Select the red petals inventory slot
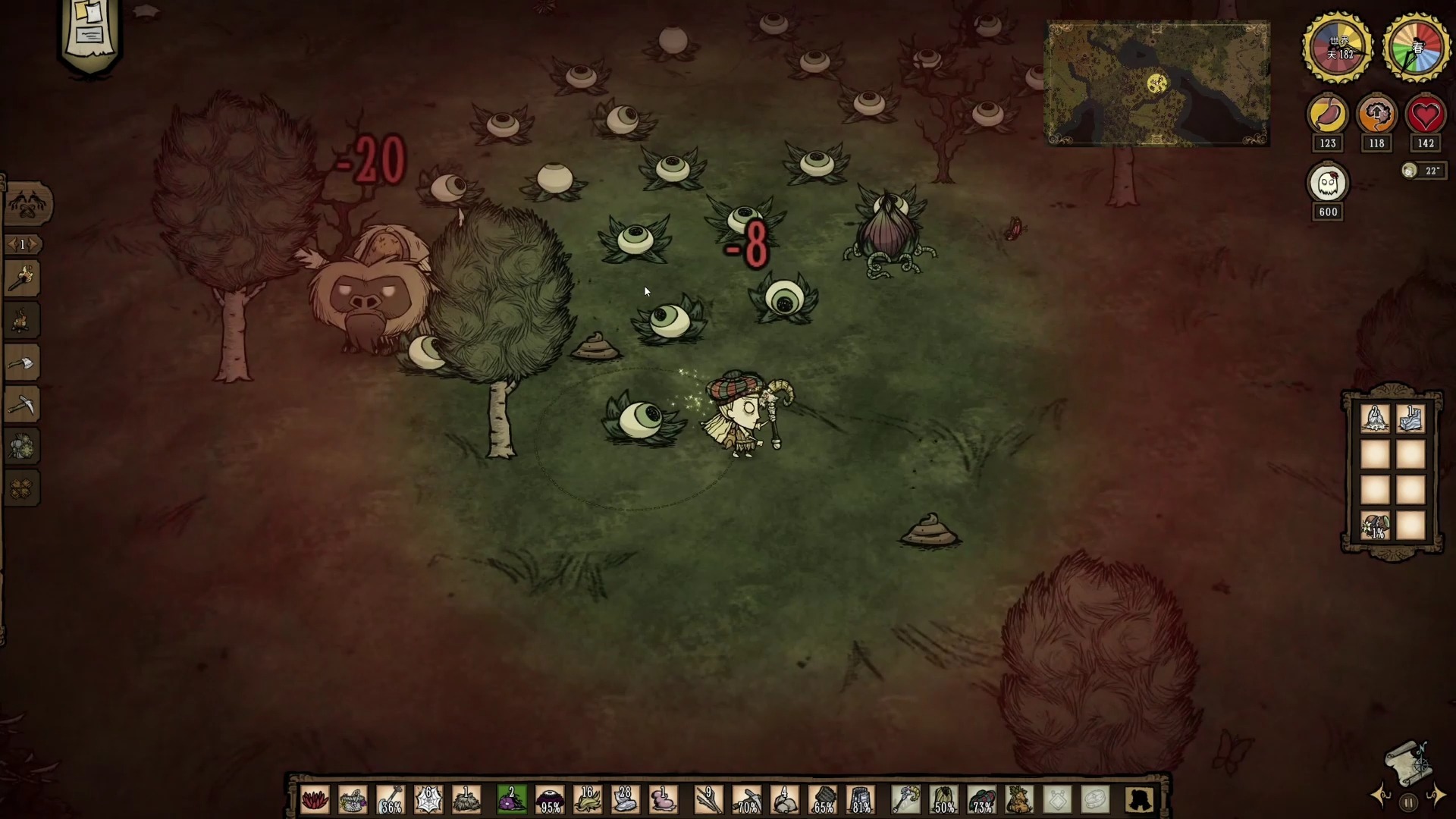Viewport: 1456px width, 819px height. (x=315, y=800)
